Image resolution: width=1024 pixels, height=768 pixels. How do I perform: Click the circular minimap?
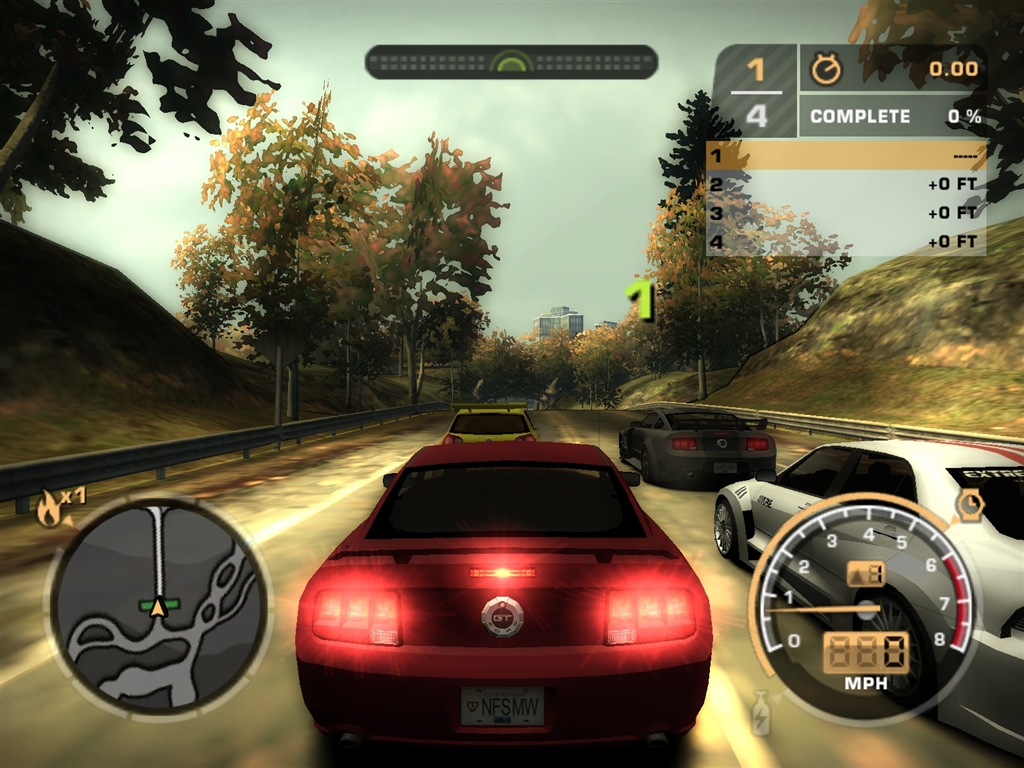(x=158, y=604)
